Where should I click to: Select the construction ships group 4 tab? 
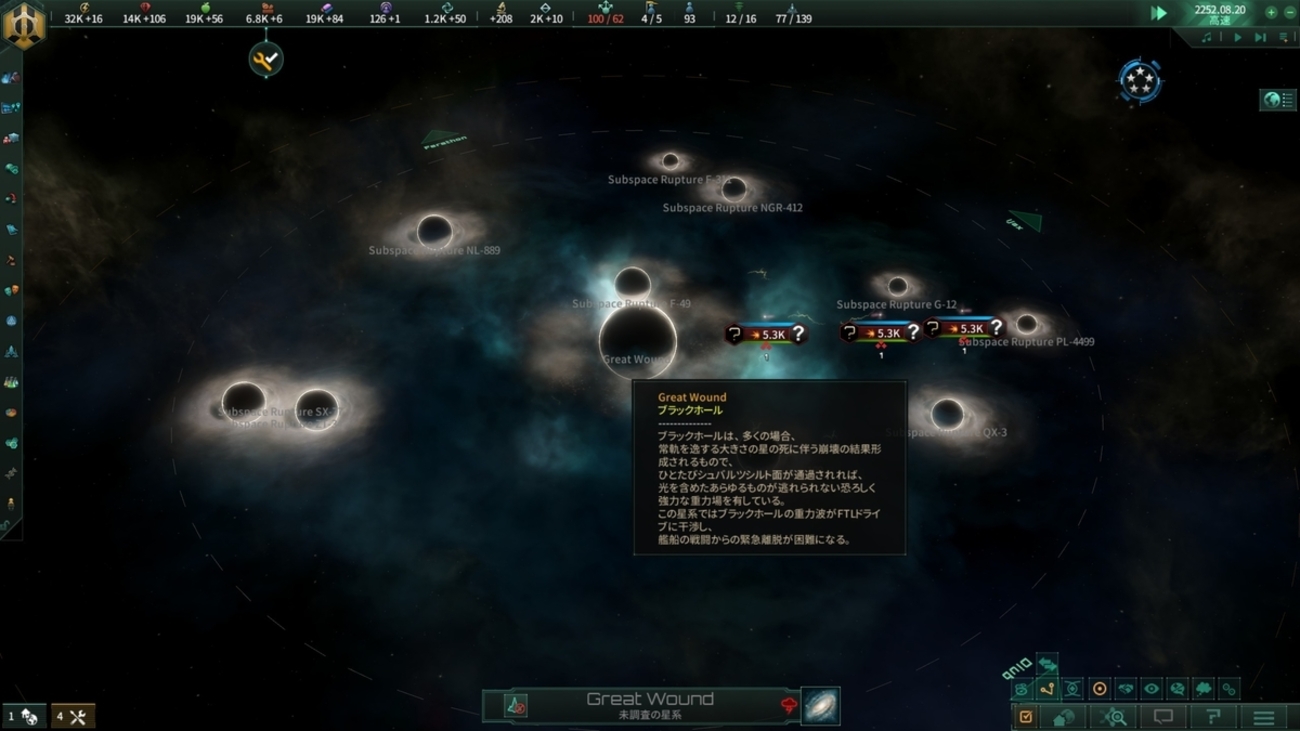[71, 716]
